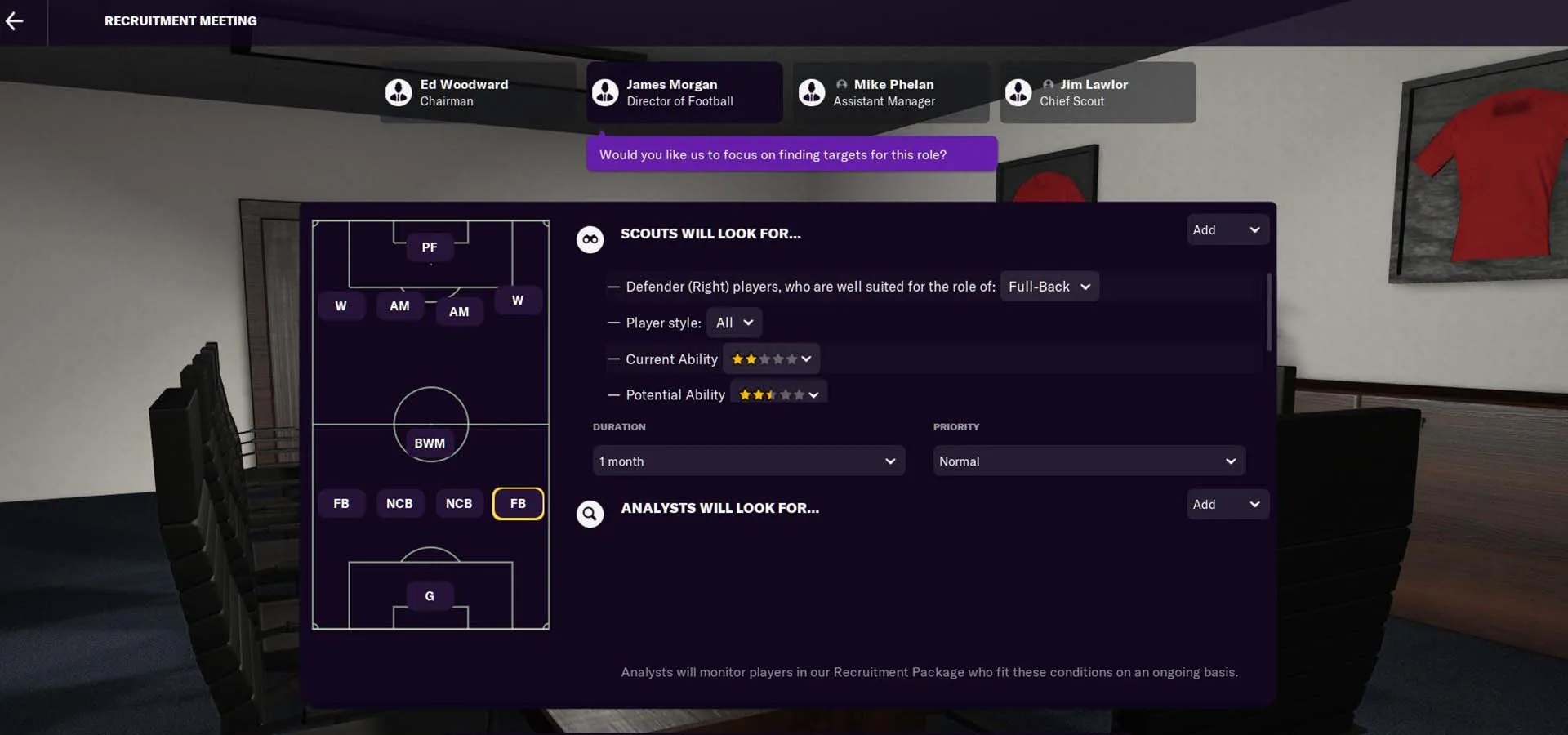
Task: Select Jim Lawlor the Chief Scout
Action: (x=1097, y=92)
